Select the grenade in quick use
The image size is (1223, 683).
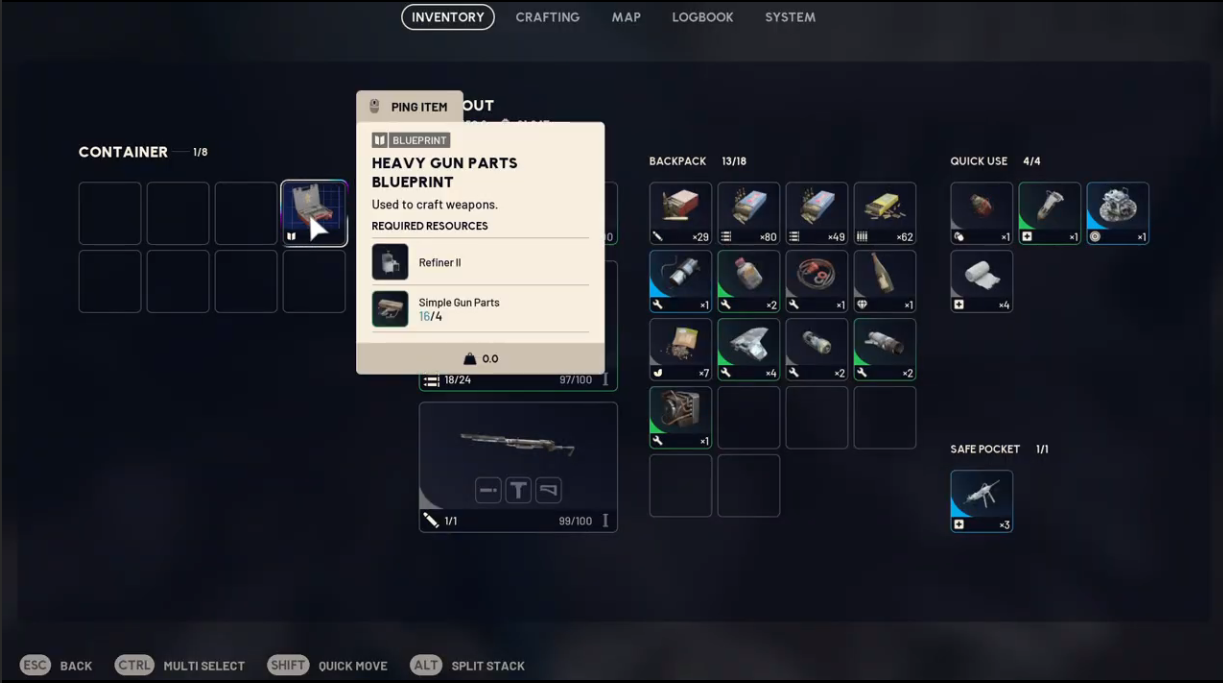[982, 213]
